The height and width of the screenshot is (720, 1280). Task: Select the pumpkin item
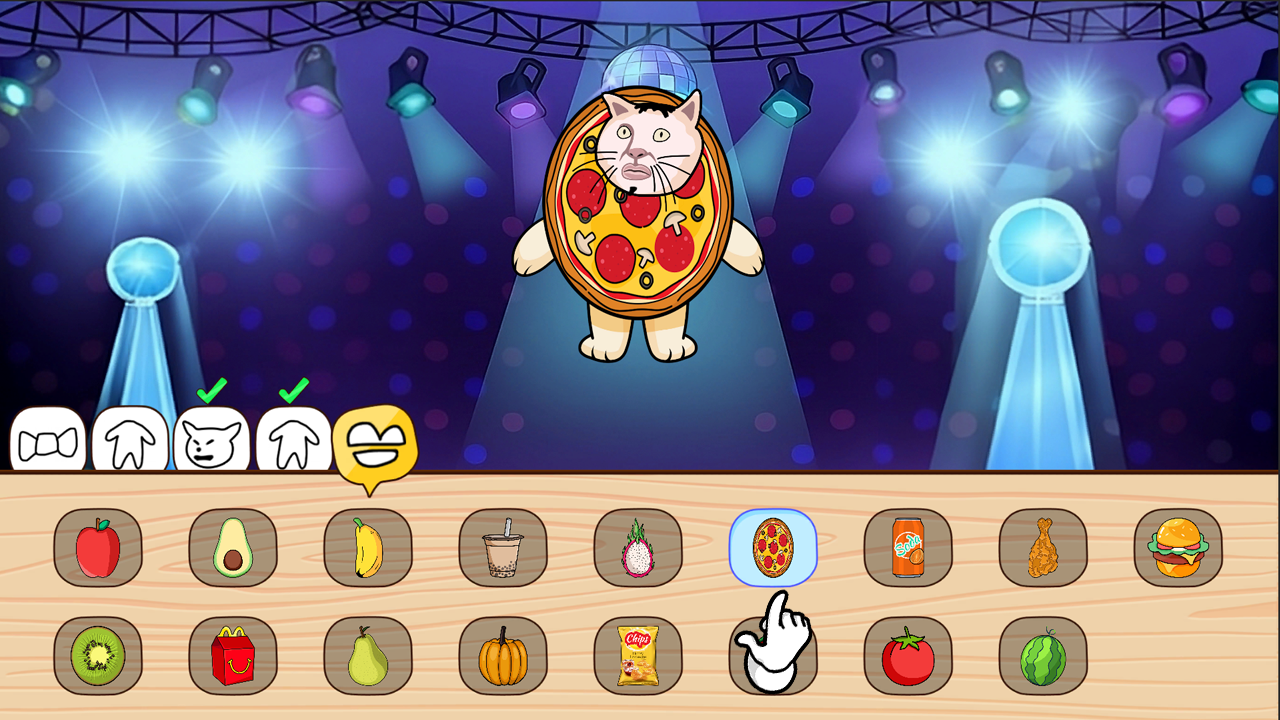(504, 656)
